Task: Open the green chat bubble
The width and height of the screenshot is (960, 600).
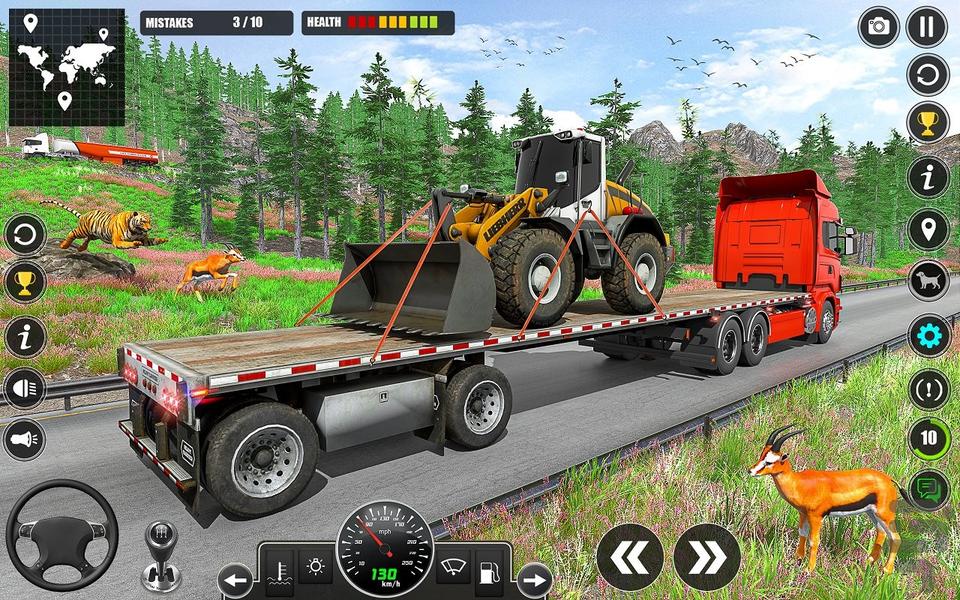Action: click(x=928, y=490)
